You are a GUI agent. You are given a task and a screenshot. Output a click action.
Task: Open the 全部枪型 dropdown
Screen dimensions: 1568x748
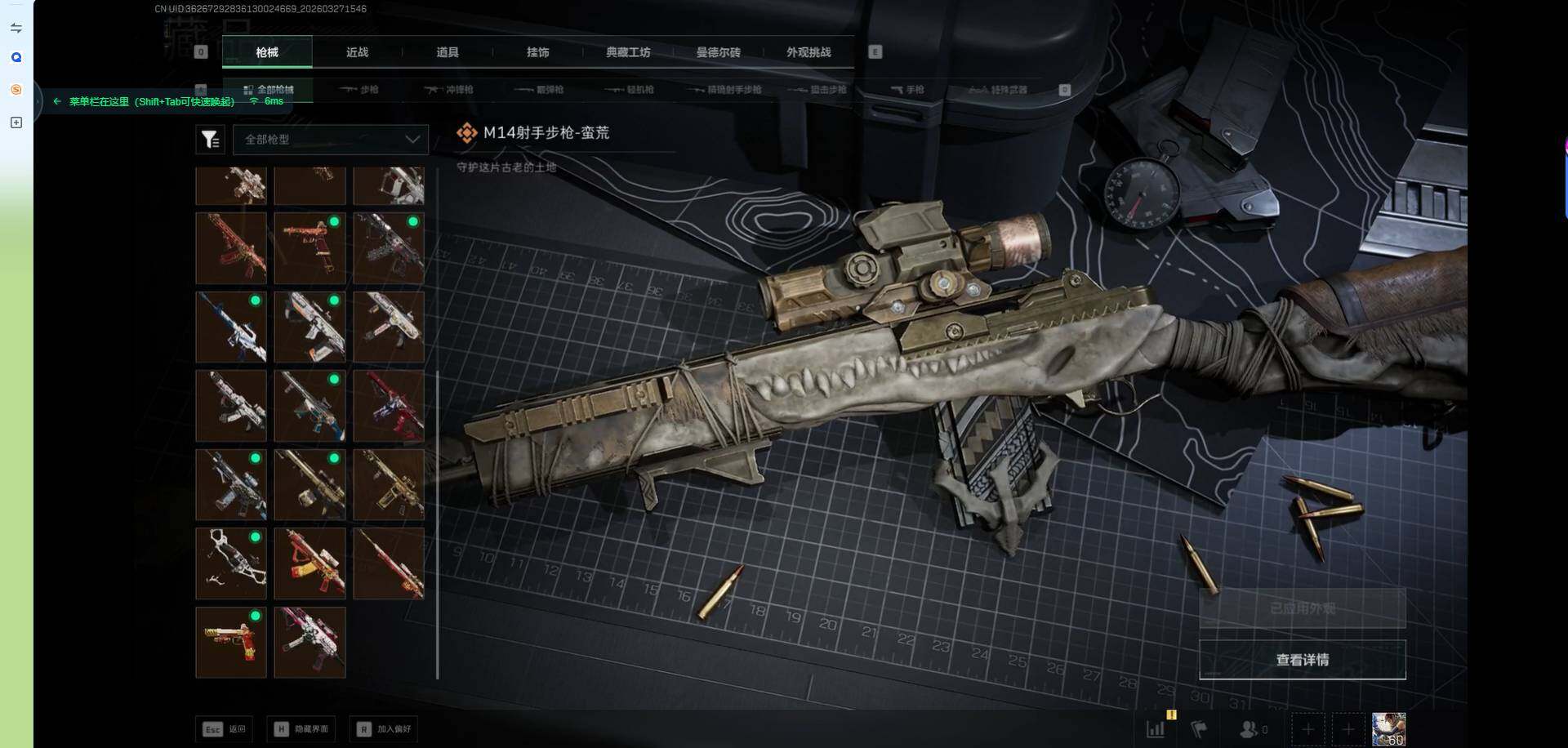(x=331, y=140)
